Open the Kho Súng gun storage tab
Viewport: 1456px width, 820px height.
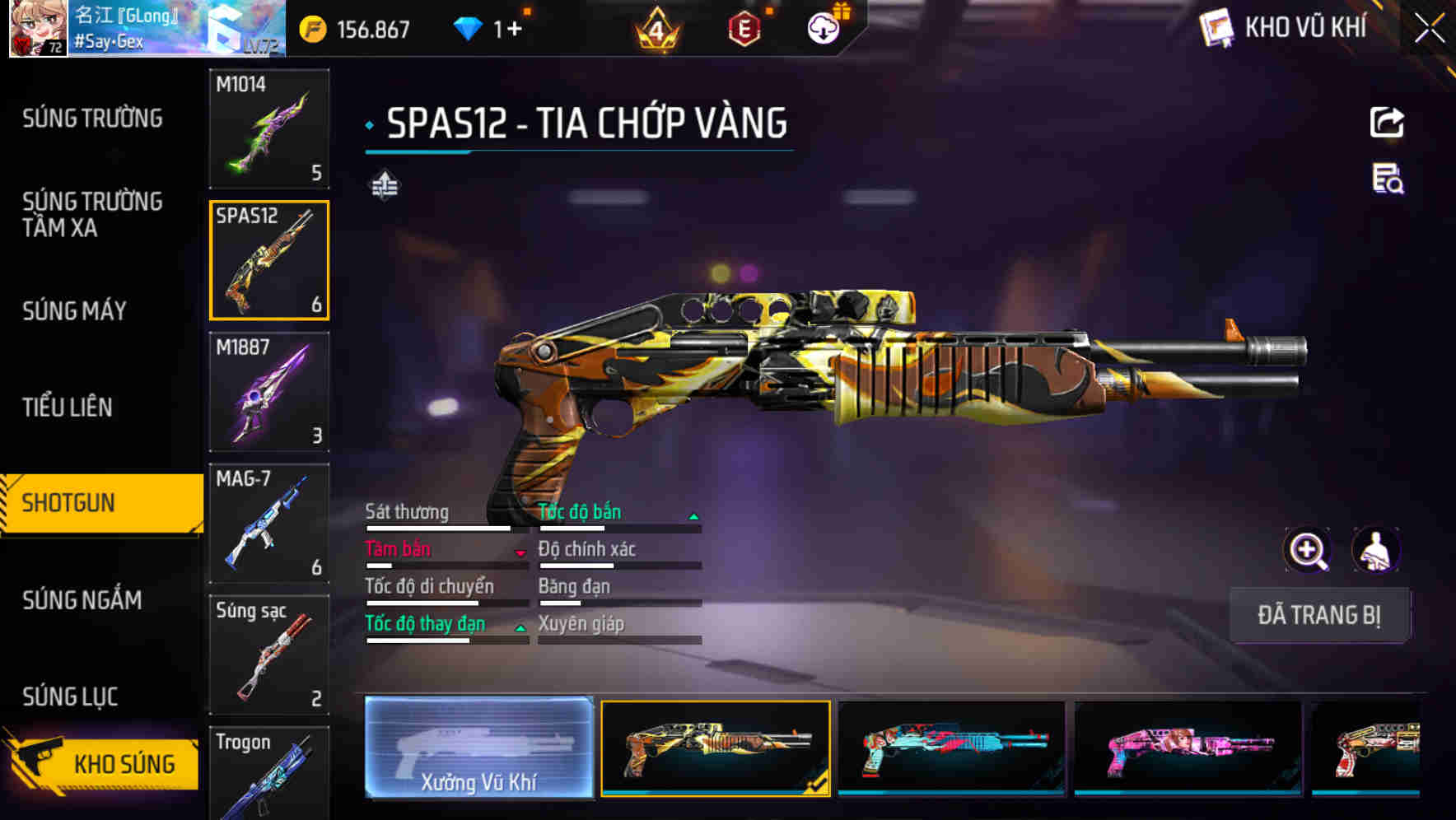pyautogui.click(x=103, y=763)
